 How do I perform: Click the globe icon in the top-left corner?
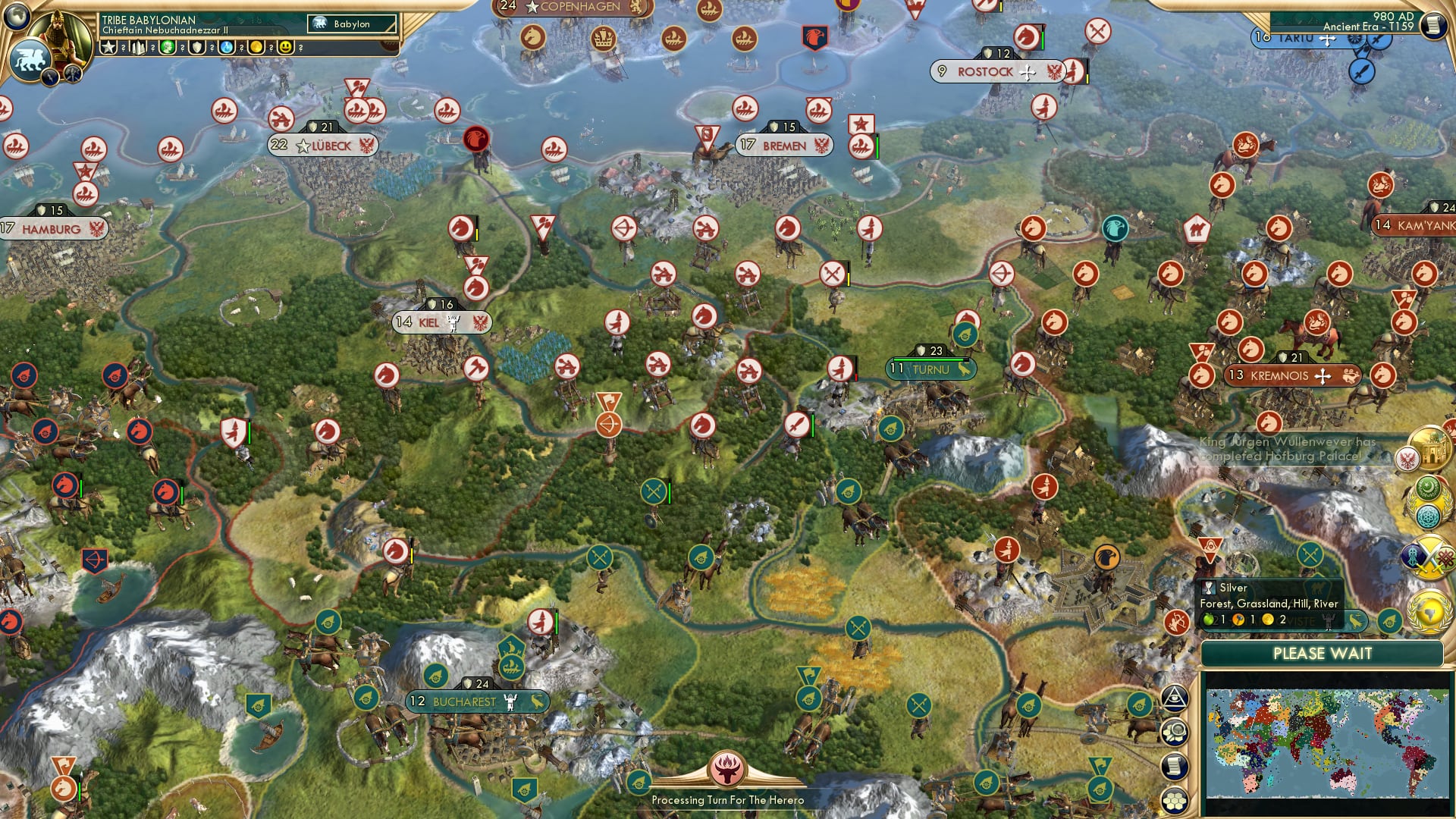coord(17,17)
